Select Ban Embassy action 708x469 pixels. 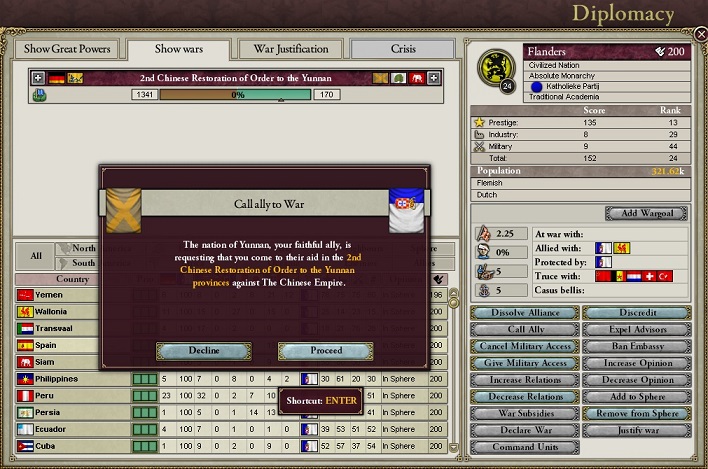[637, 346]
